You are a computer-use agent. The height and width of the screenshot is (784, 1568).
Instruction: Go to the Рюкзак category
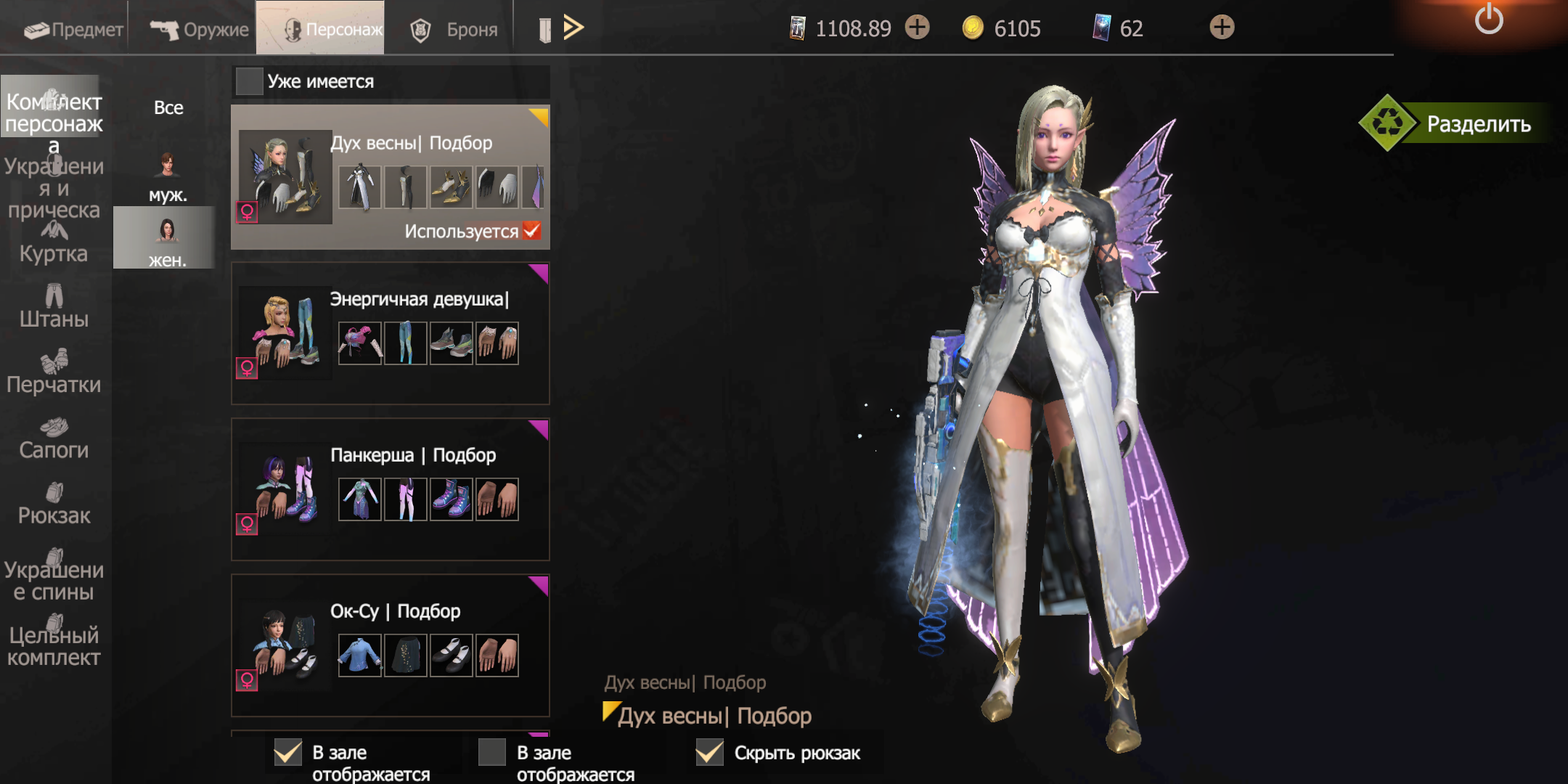coord(54,504)
